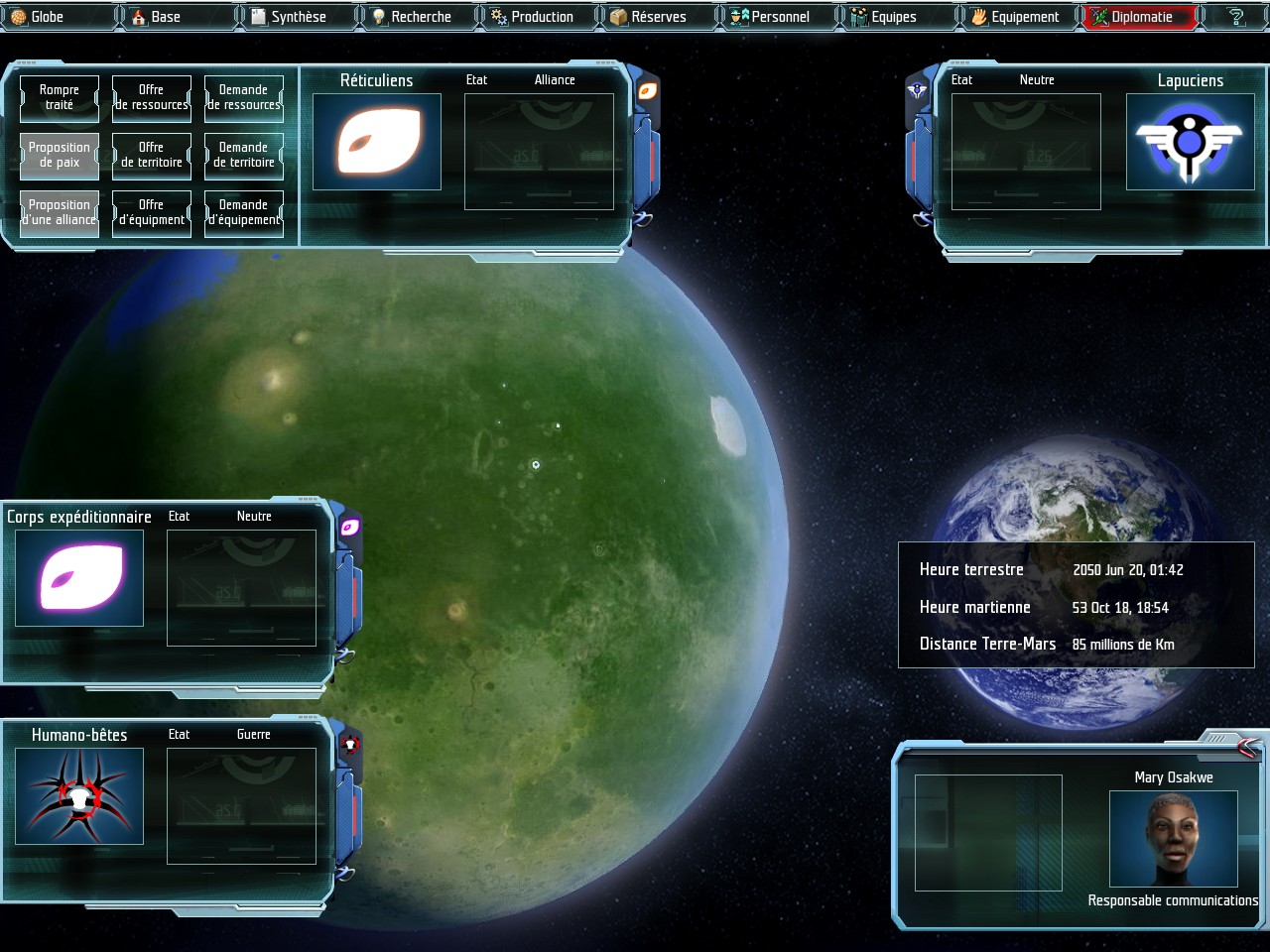
Task: Open the Production tab
Action: [541, 17]
